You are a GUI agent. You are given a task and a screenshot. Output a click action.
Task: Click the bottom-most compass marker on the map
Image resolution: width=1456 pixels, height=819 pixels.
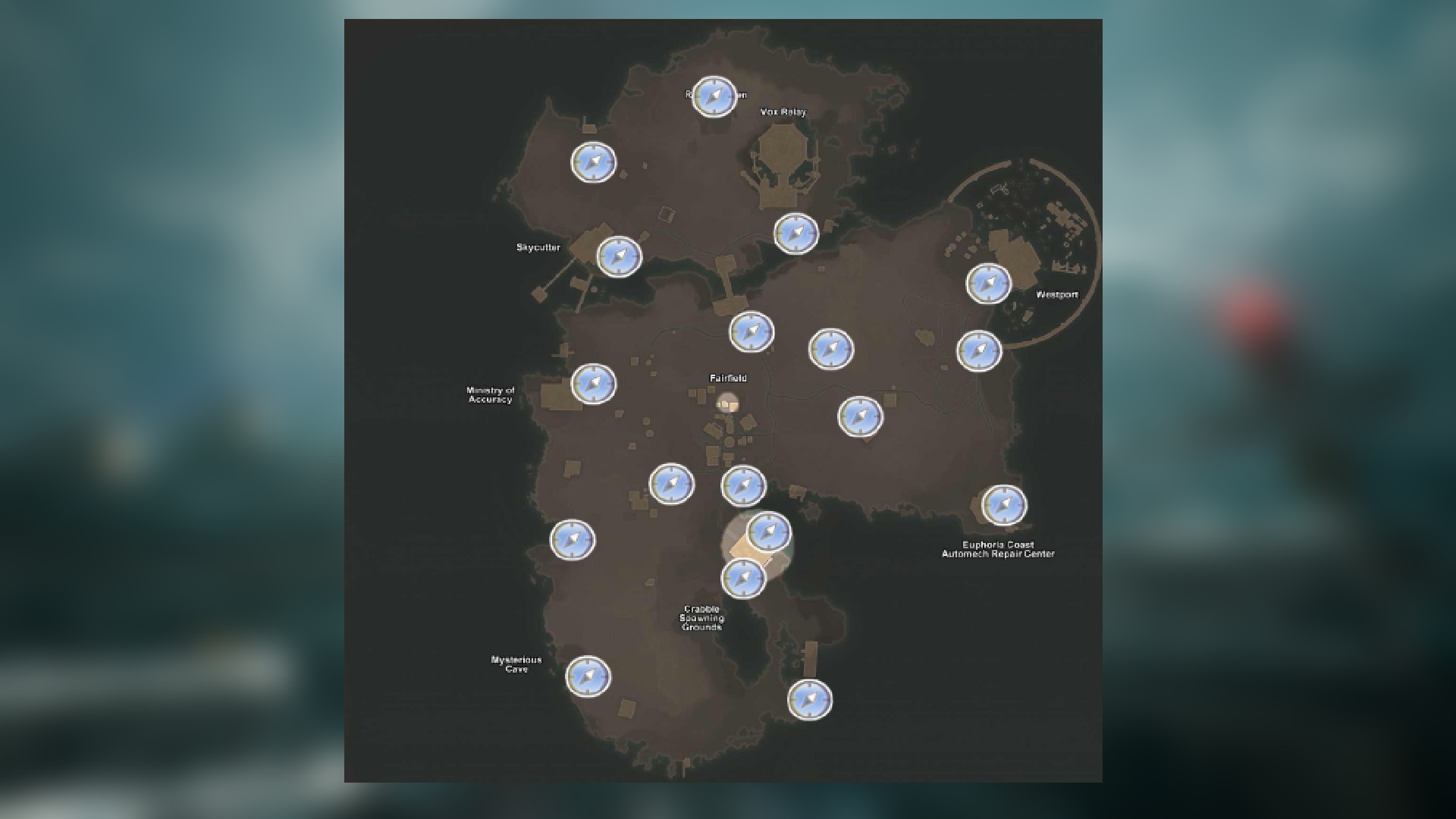click(808, 701)
